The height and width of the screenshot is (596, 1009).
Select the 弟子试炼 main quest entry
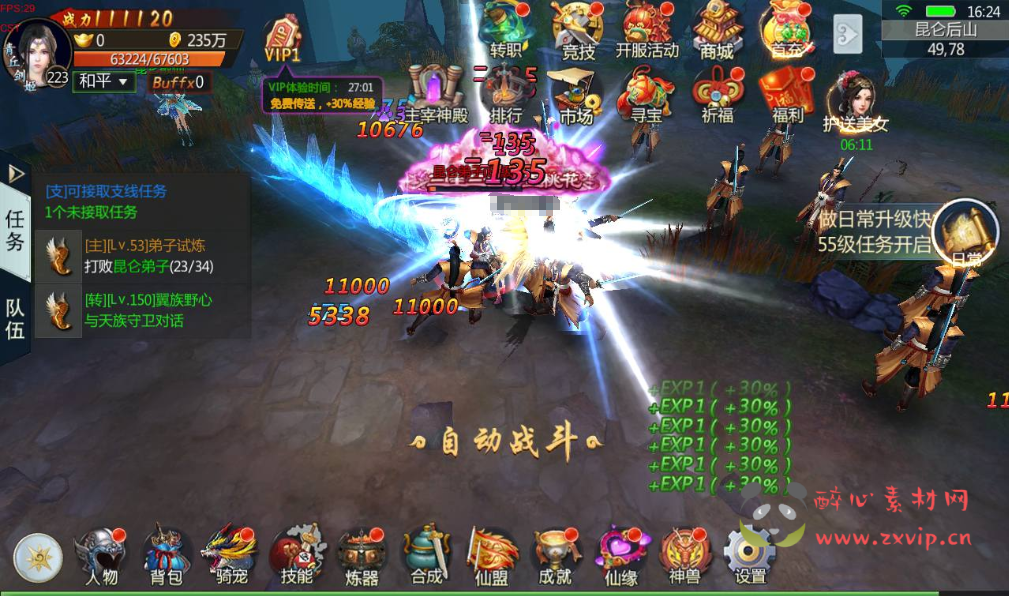point(140,256)
